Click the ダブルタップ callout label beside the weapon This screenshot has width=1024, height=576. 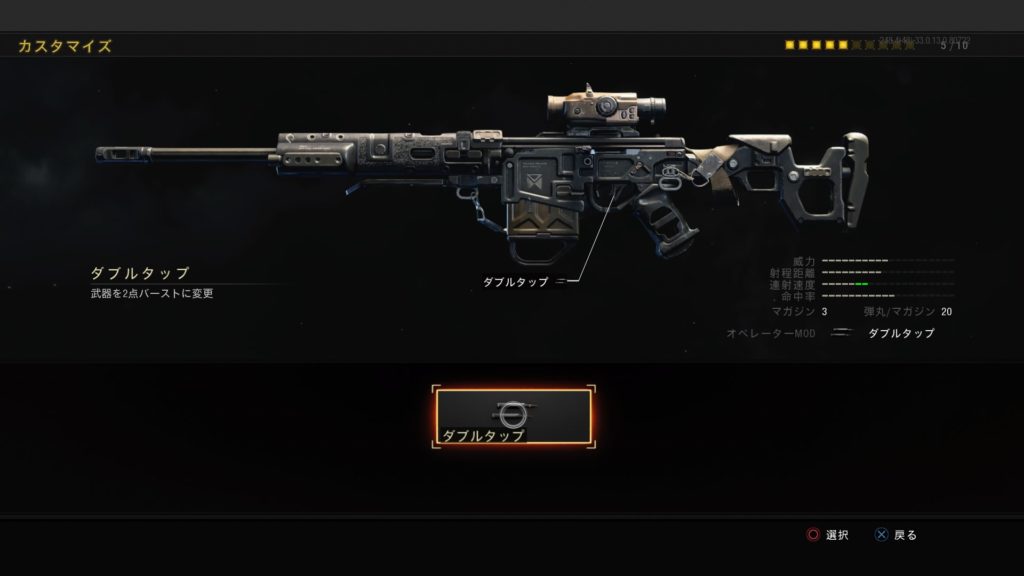pos(516,282)
